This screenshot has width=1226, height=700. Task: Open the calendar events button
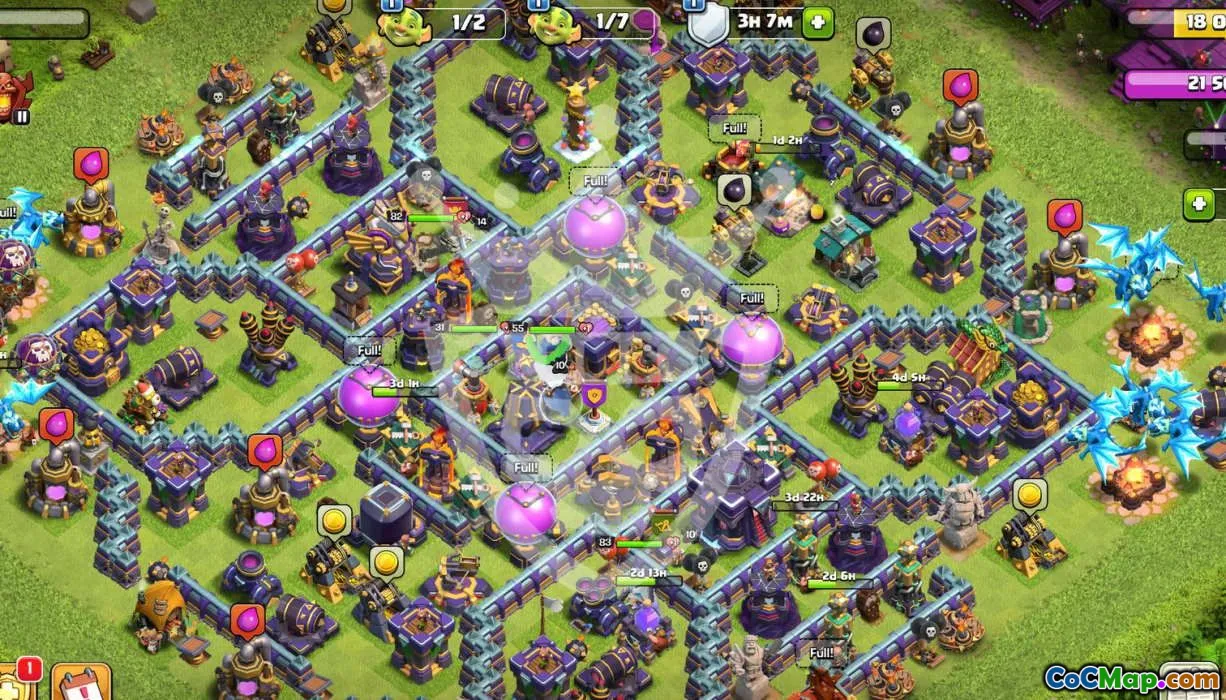coord(80,683)
